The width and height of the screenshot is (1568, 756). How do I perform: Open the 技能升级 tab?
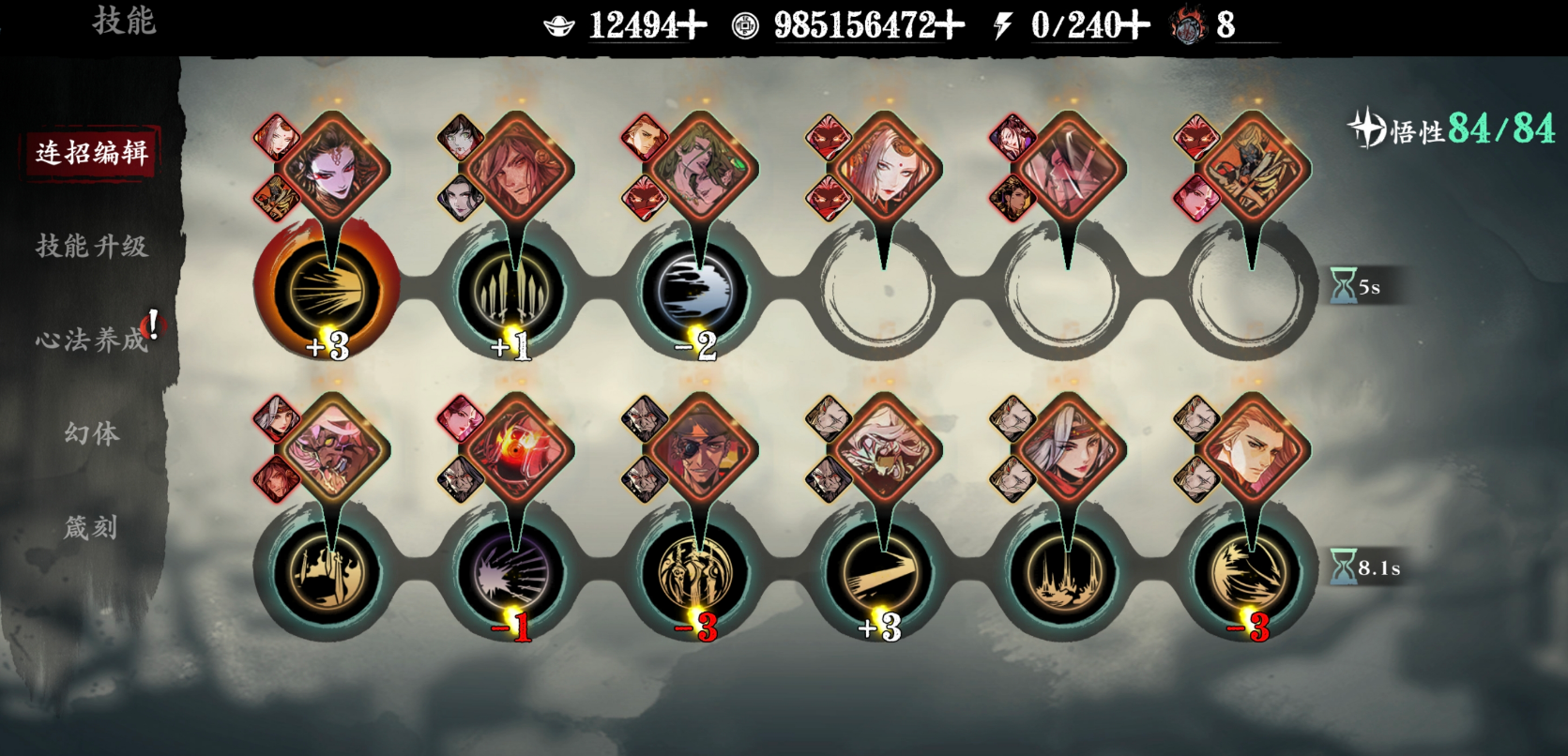91,246
